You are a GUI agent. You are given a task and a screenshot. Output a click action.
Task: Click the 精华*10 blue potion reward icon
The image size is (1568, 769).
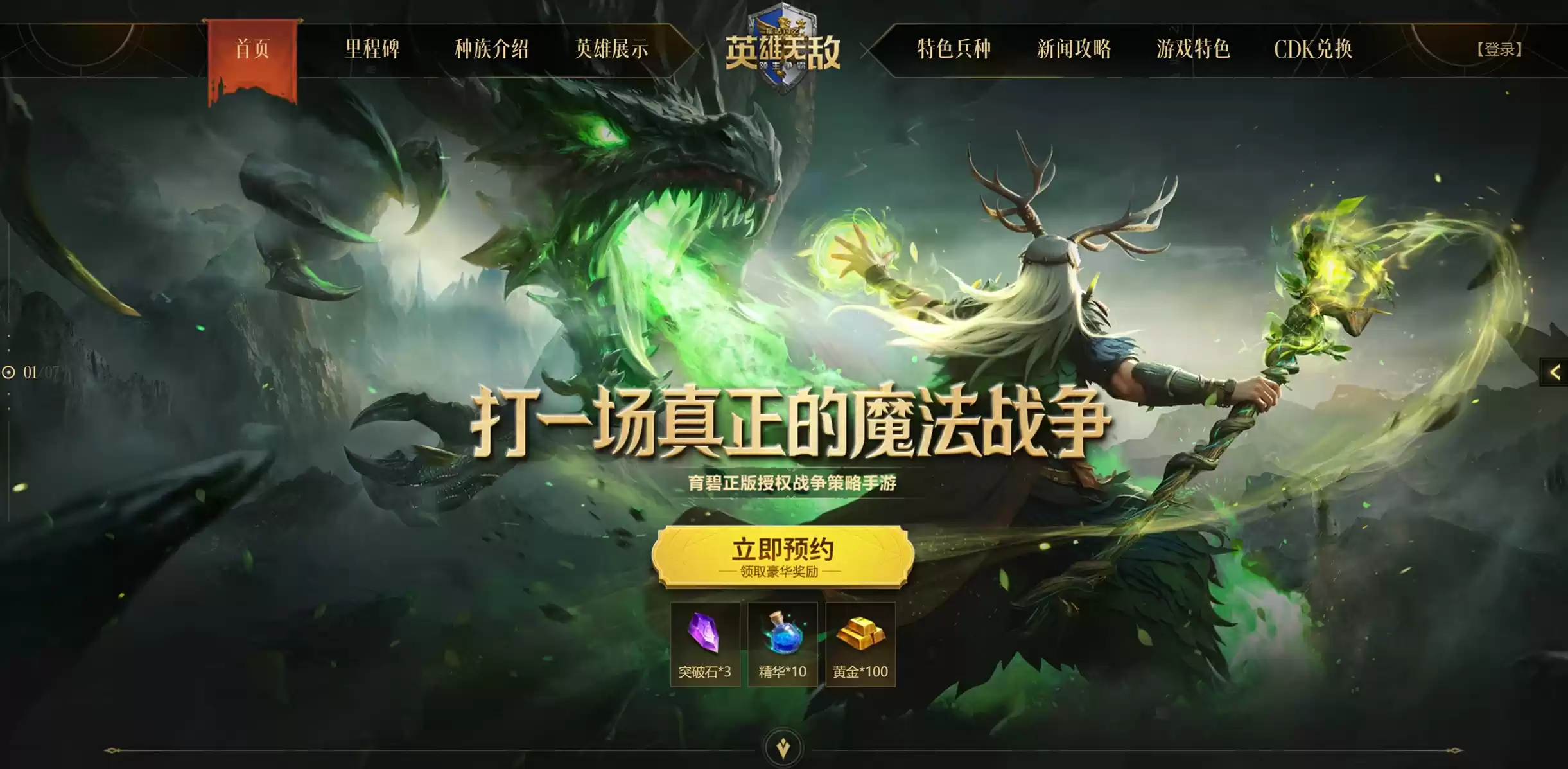click(x=783, y=642)
